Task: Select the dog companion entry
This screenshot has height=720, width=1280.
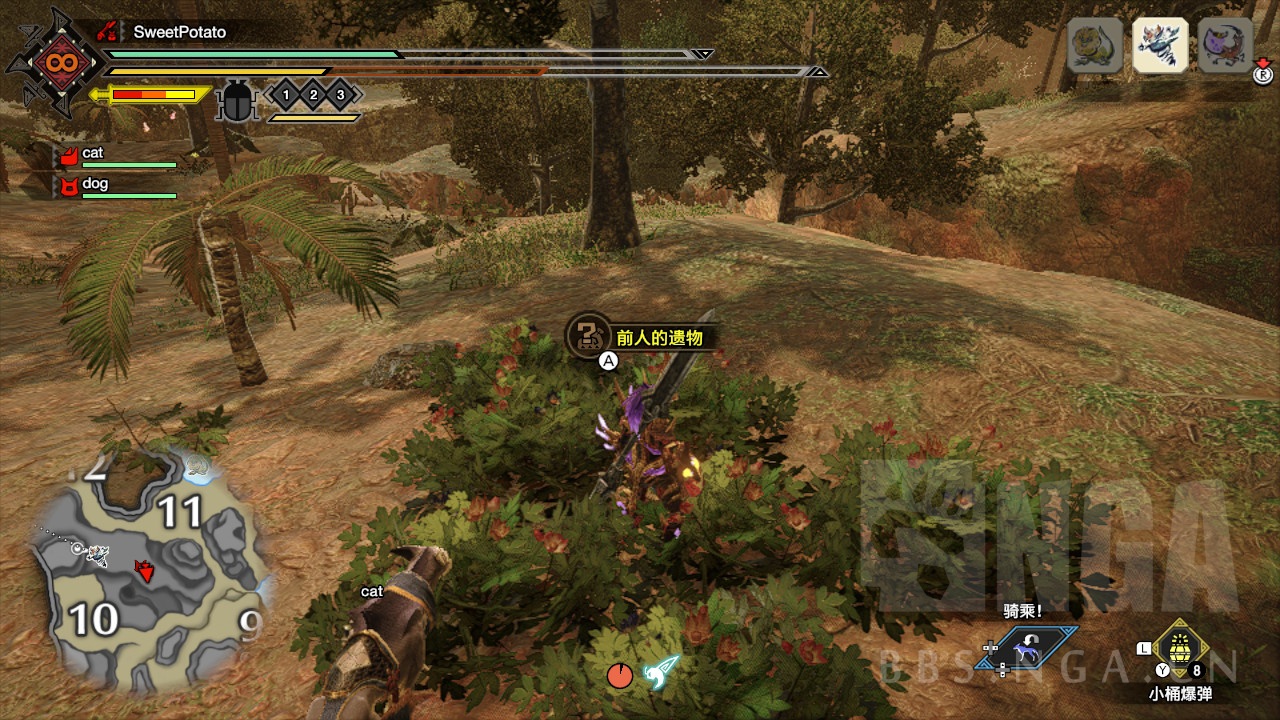Action: tap(94, 184)
